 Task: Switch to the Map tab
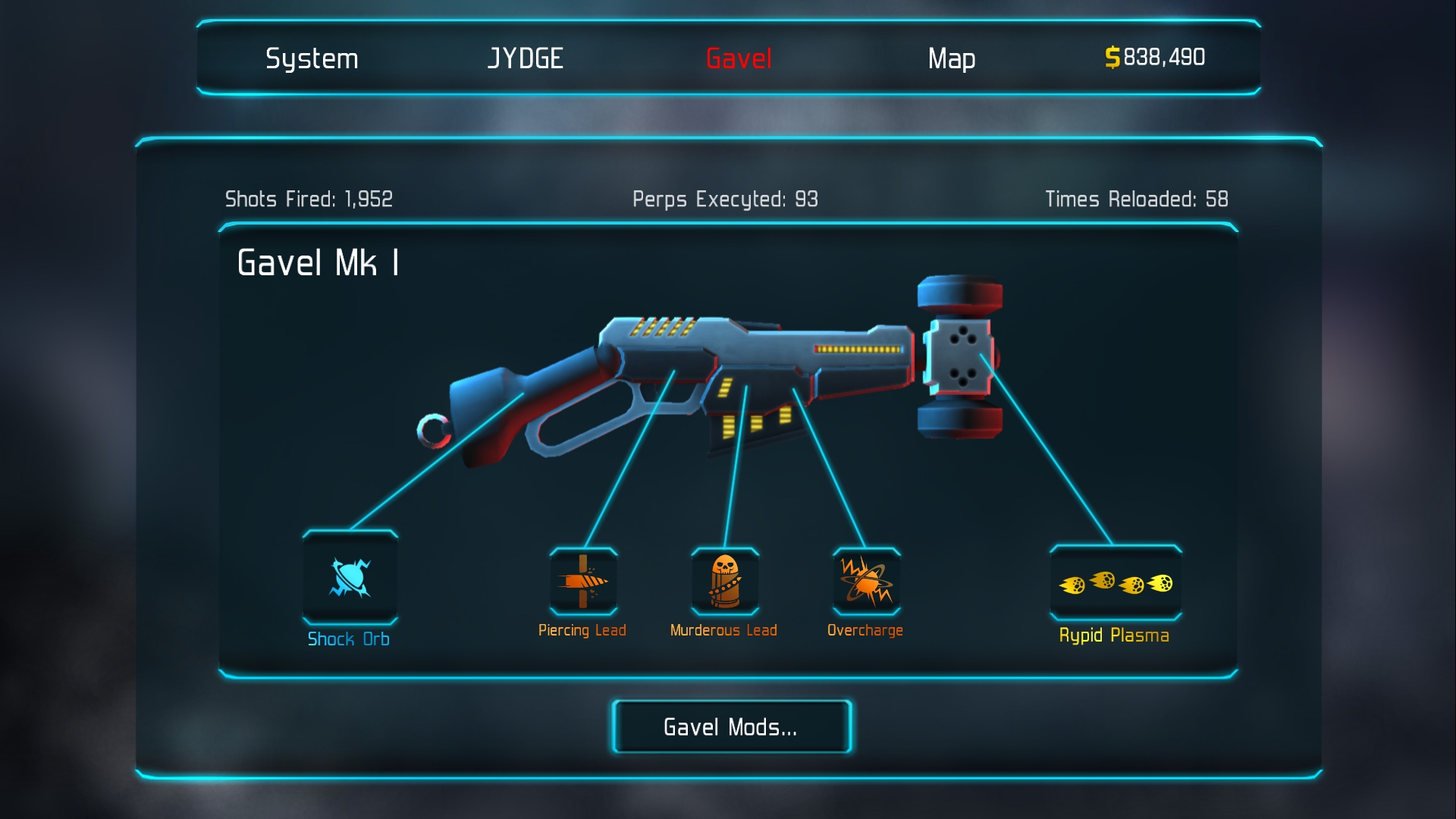(952, 58)
